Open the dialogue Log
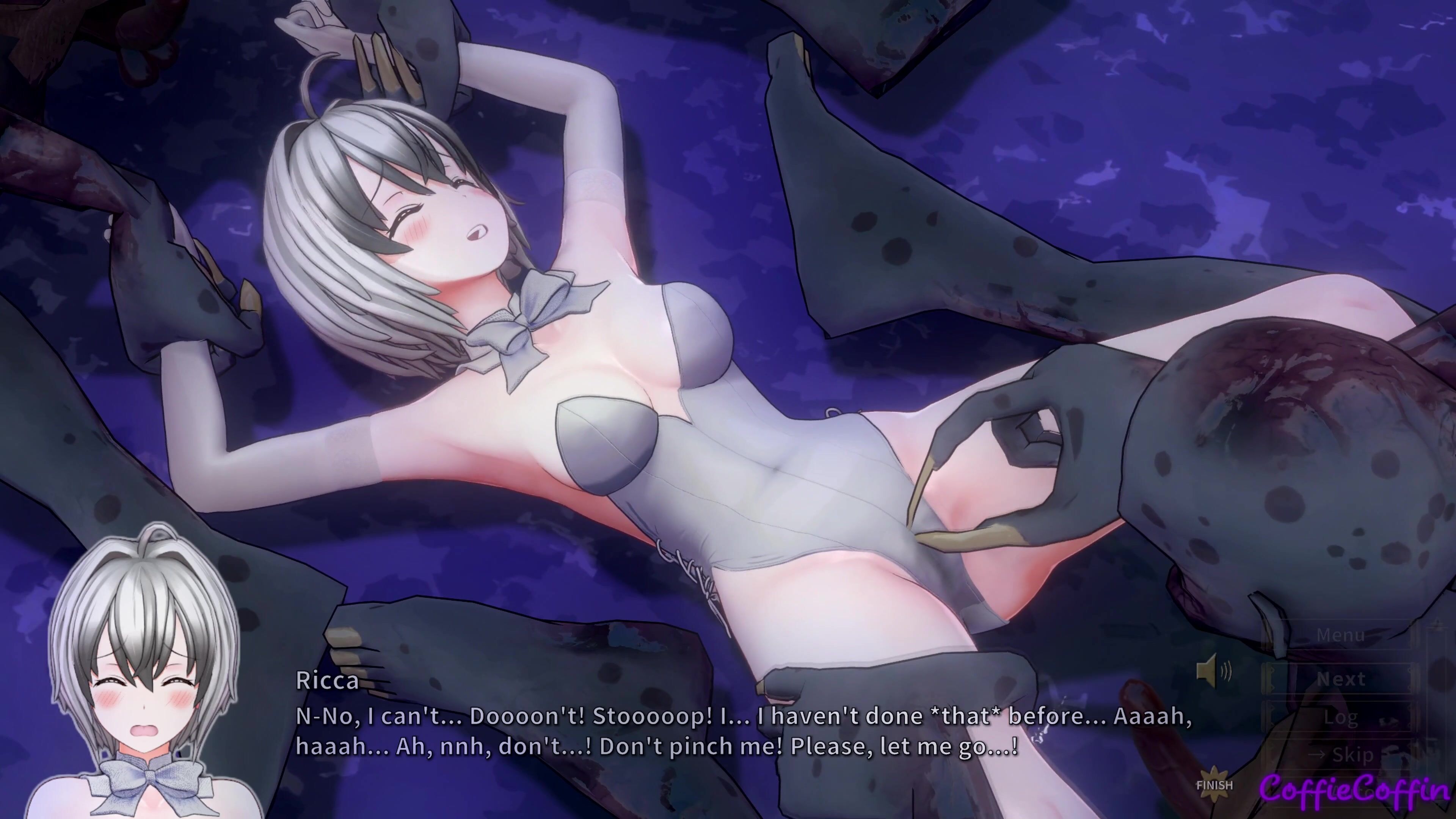Screen dimensions: 1456x819 1340,717
